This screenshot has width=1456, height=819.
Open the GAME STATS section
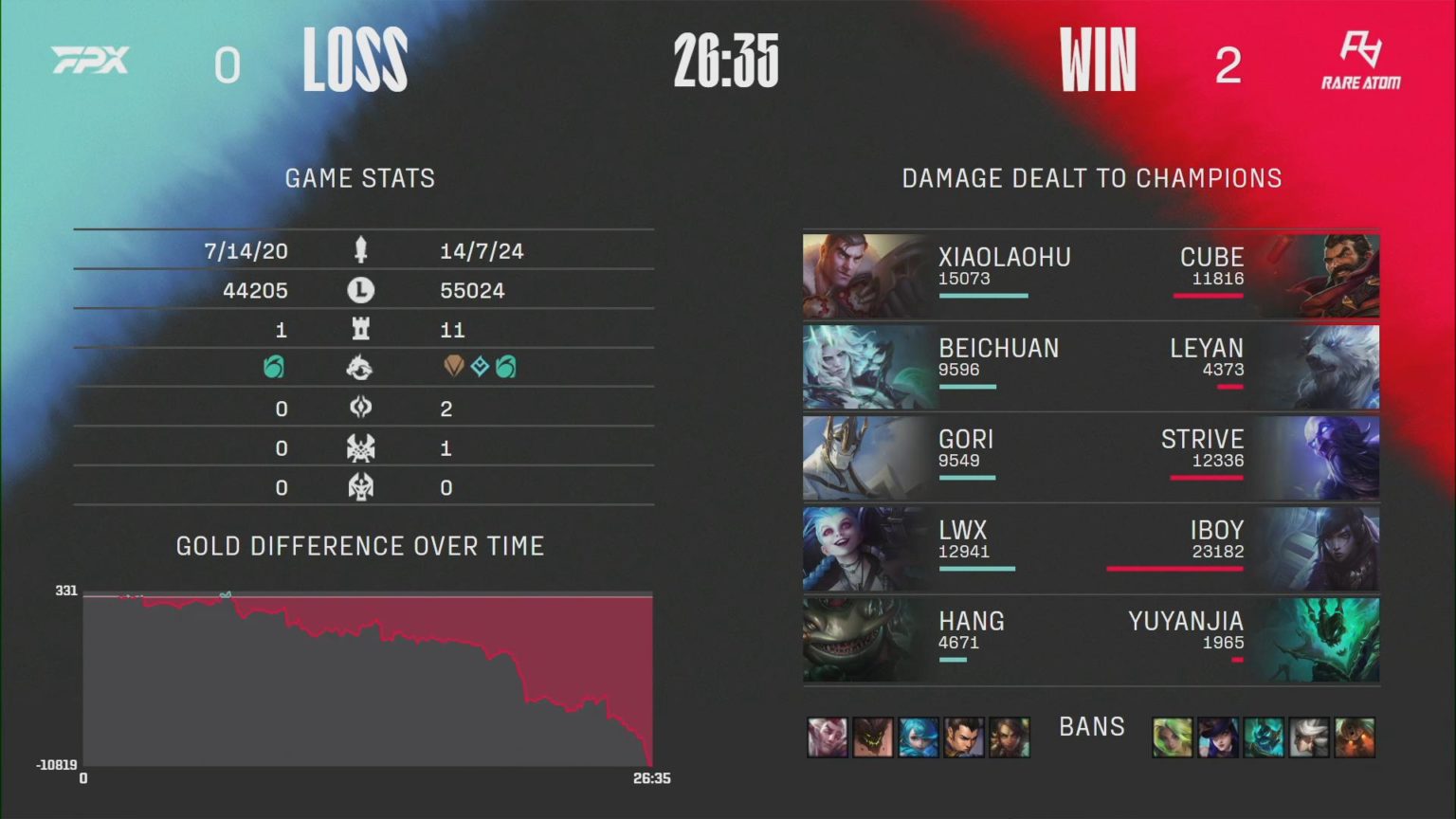(x=361, y=178)
